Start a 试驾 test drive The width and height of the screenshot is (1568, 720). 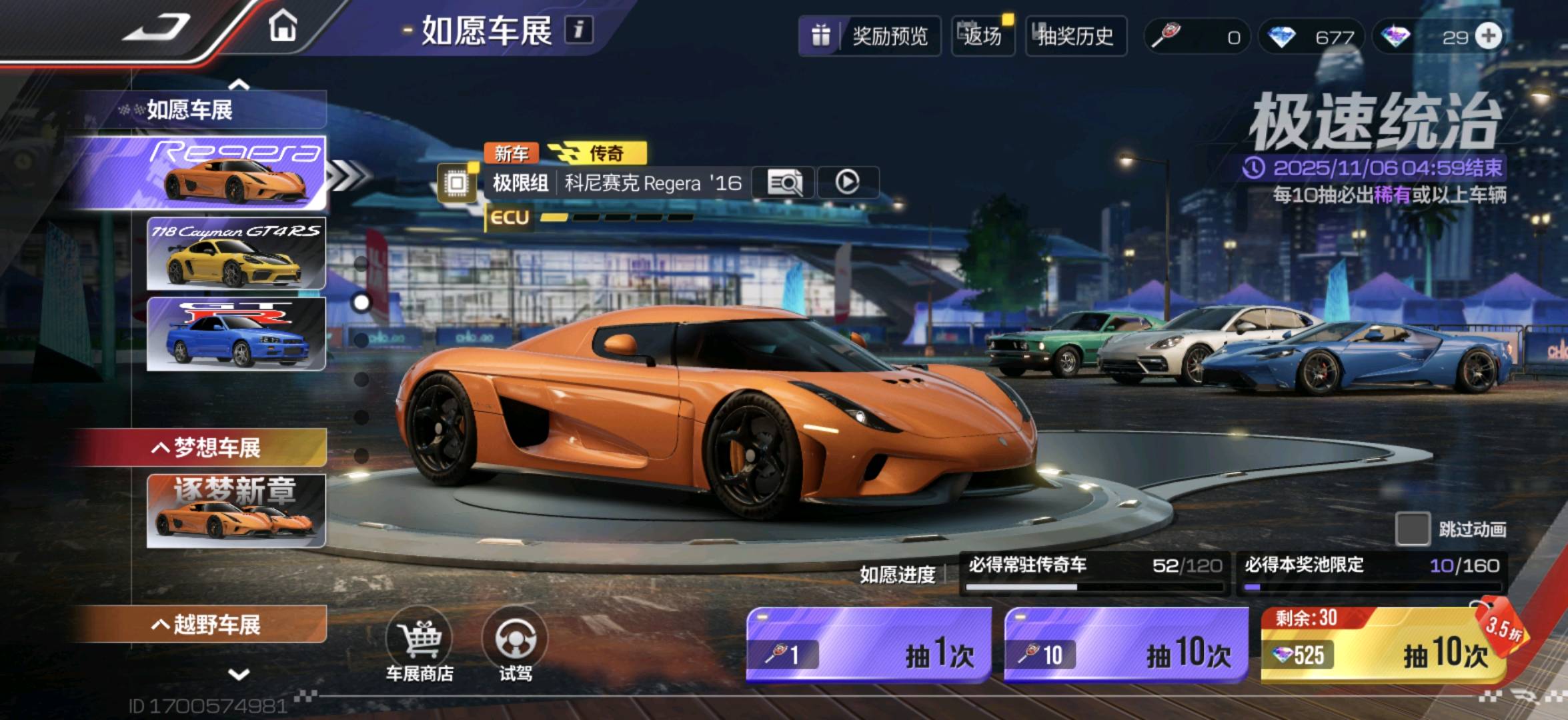coord(516,645)
